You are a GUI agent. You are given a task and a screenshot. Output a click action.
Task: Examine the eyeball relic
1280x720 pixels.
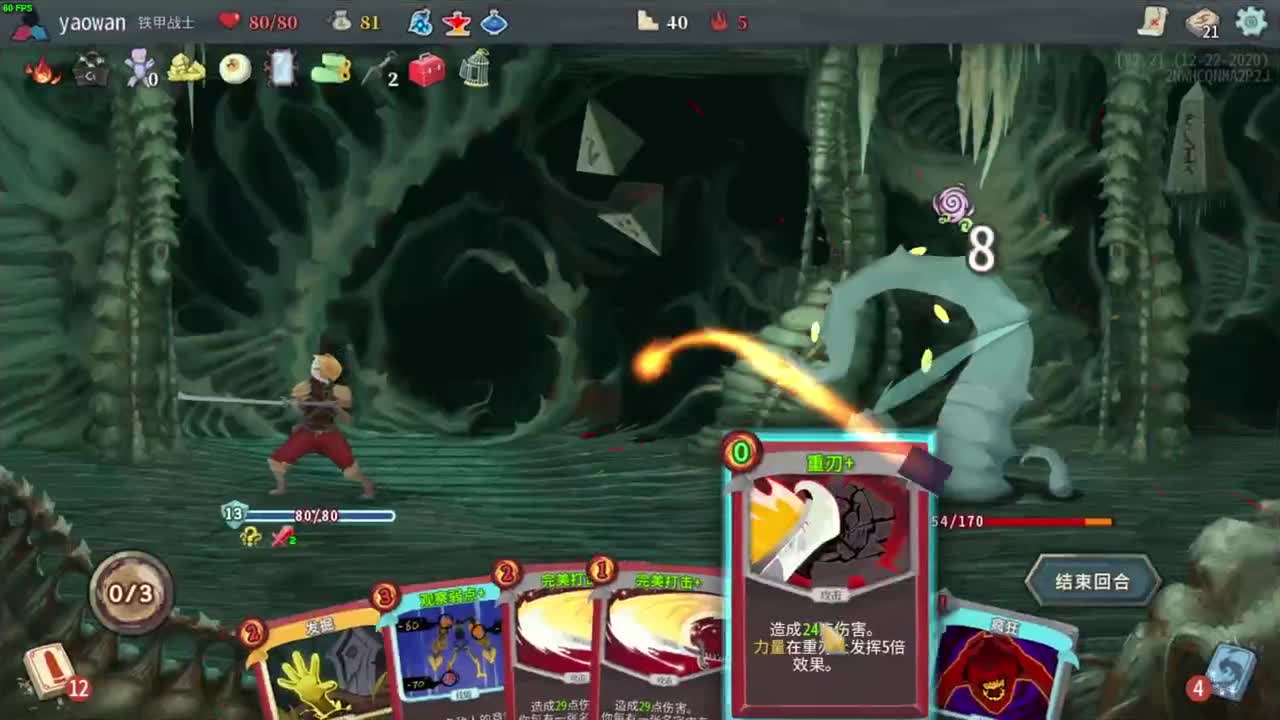[x=235, y=69]
